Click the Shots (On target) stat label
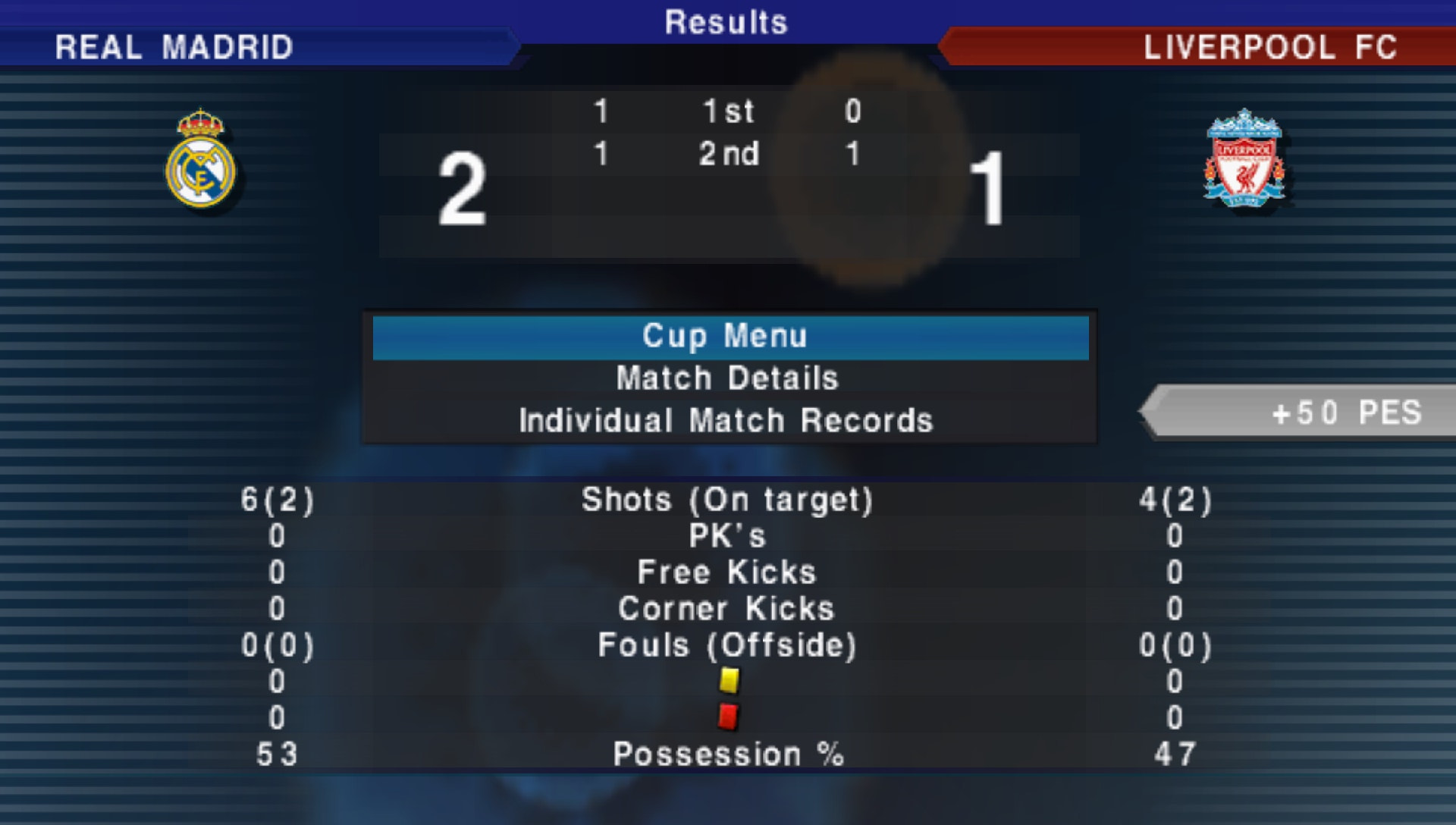The height and width of the screenshot is (825, 1456). click(726, 500)
